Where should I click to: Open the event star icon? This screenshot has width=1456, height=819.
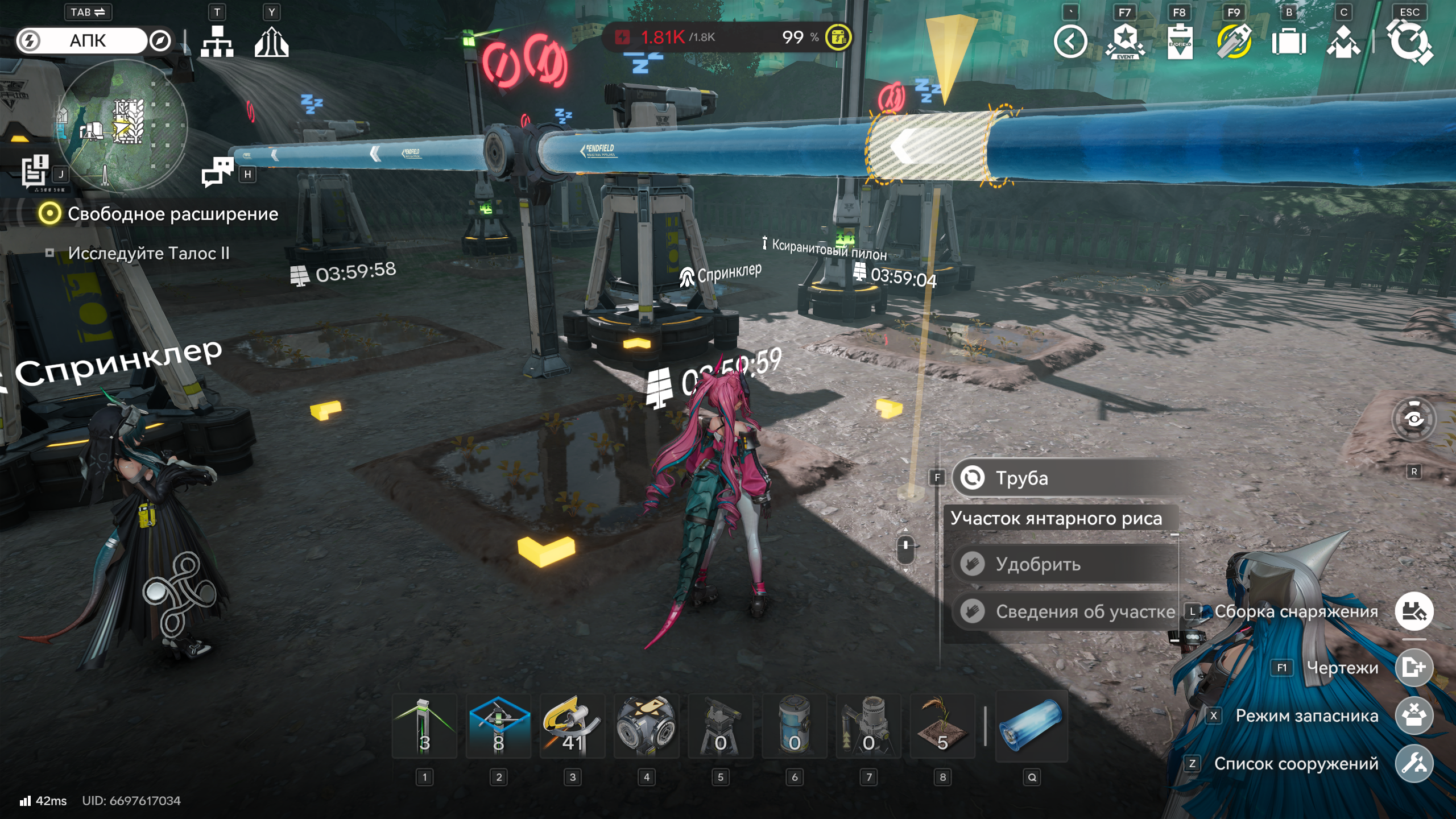click(x=1125, y=42)
